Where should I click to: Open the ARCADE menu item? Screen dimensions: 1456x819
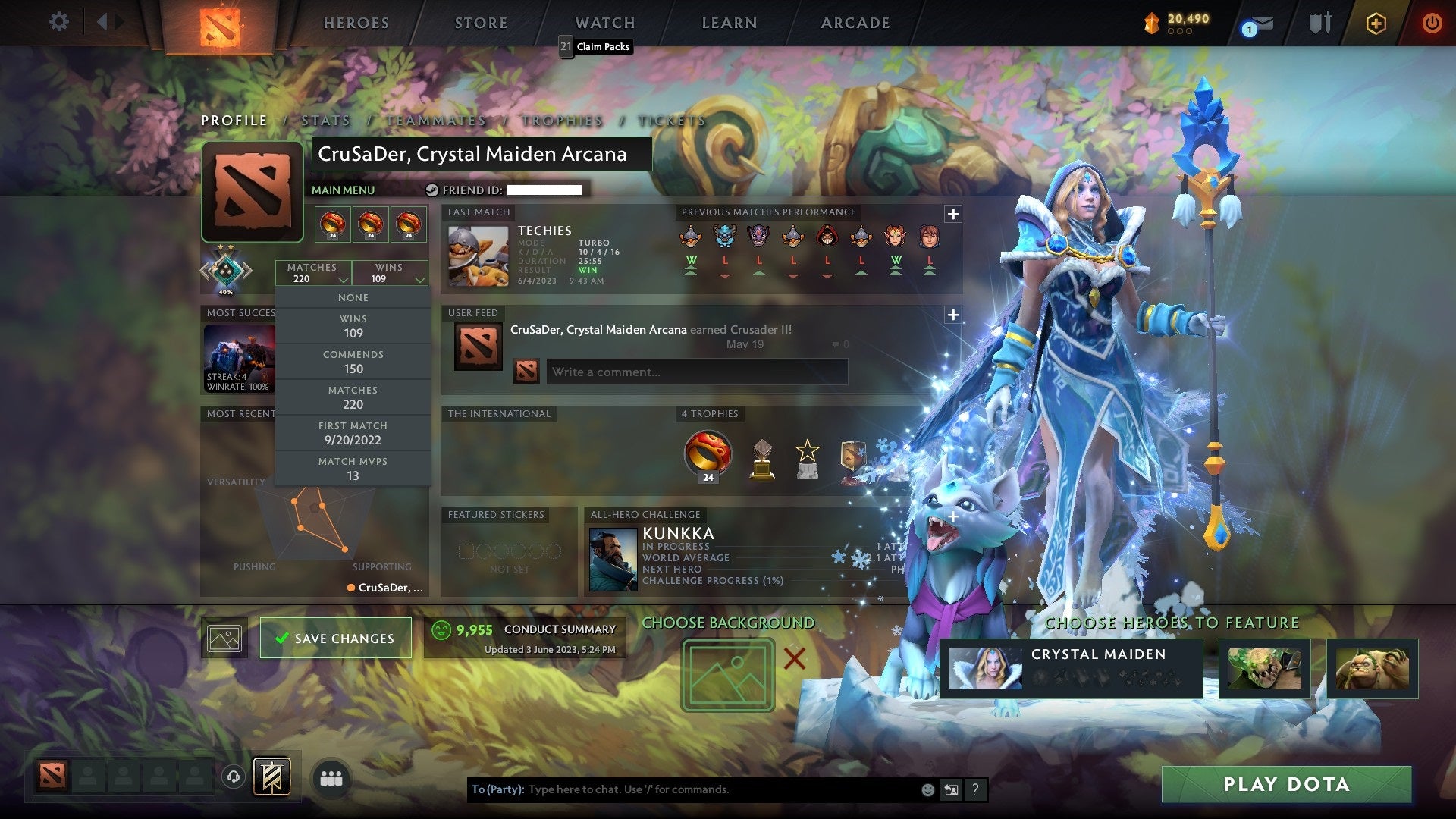(855, 23)
